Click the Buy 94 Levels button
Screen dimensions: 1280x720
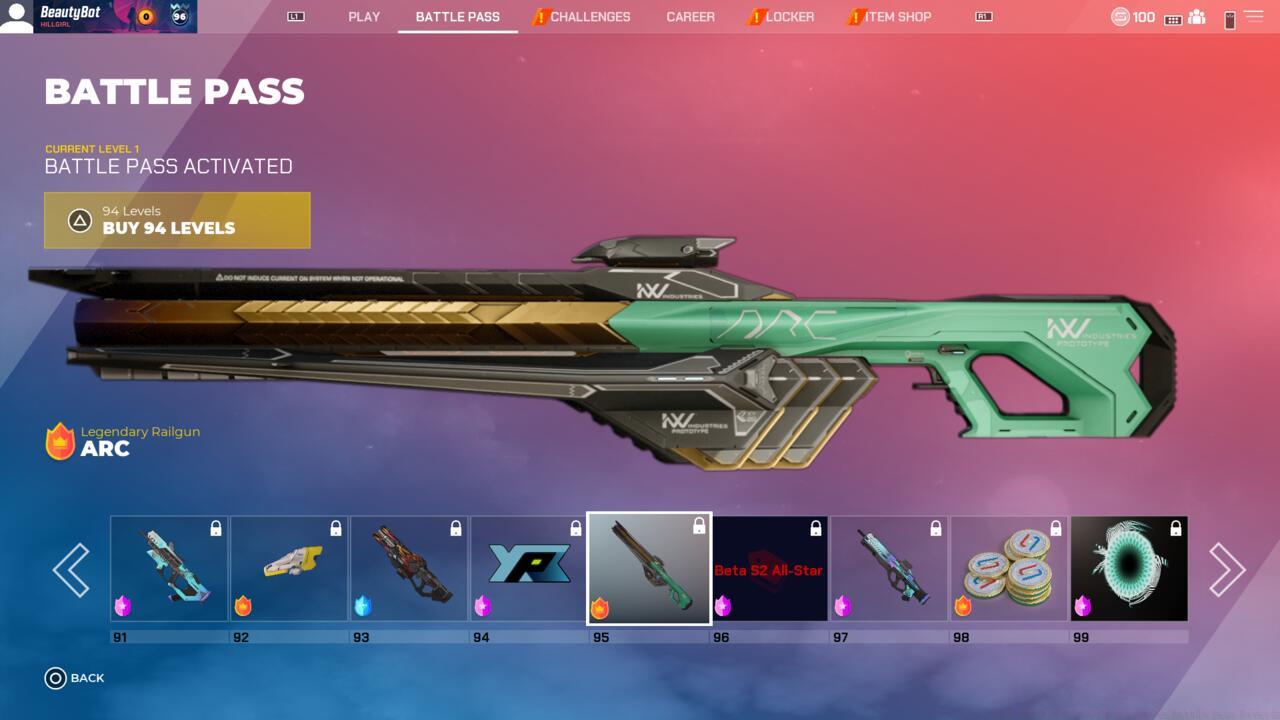[x=177, y=220]
